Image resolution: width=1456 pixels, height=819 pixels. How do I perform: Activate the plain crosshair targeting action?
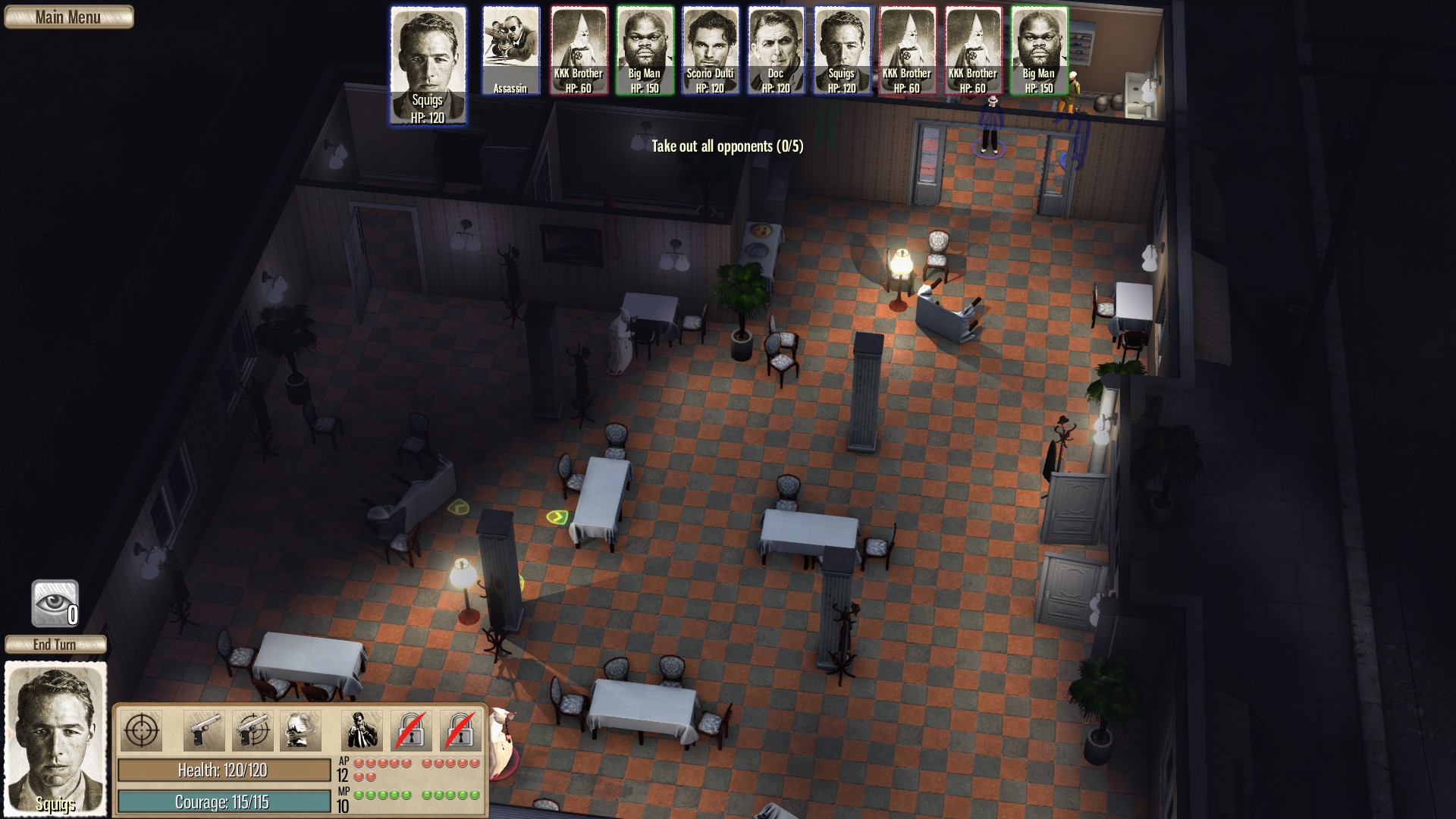tap(141, 731)
